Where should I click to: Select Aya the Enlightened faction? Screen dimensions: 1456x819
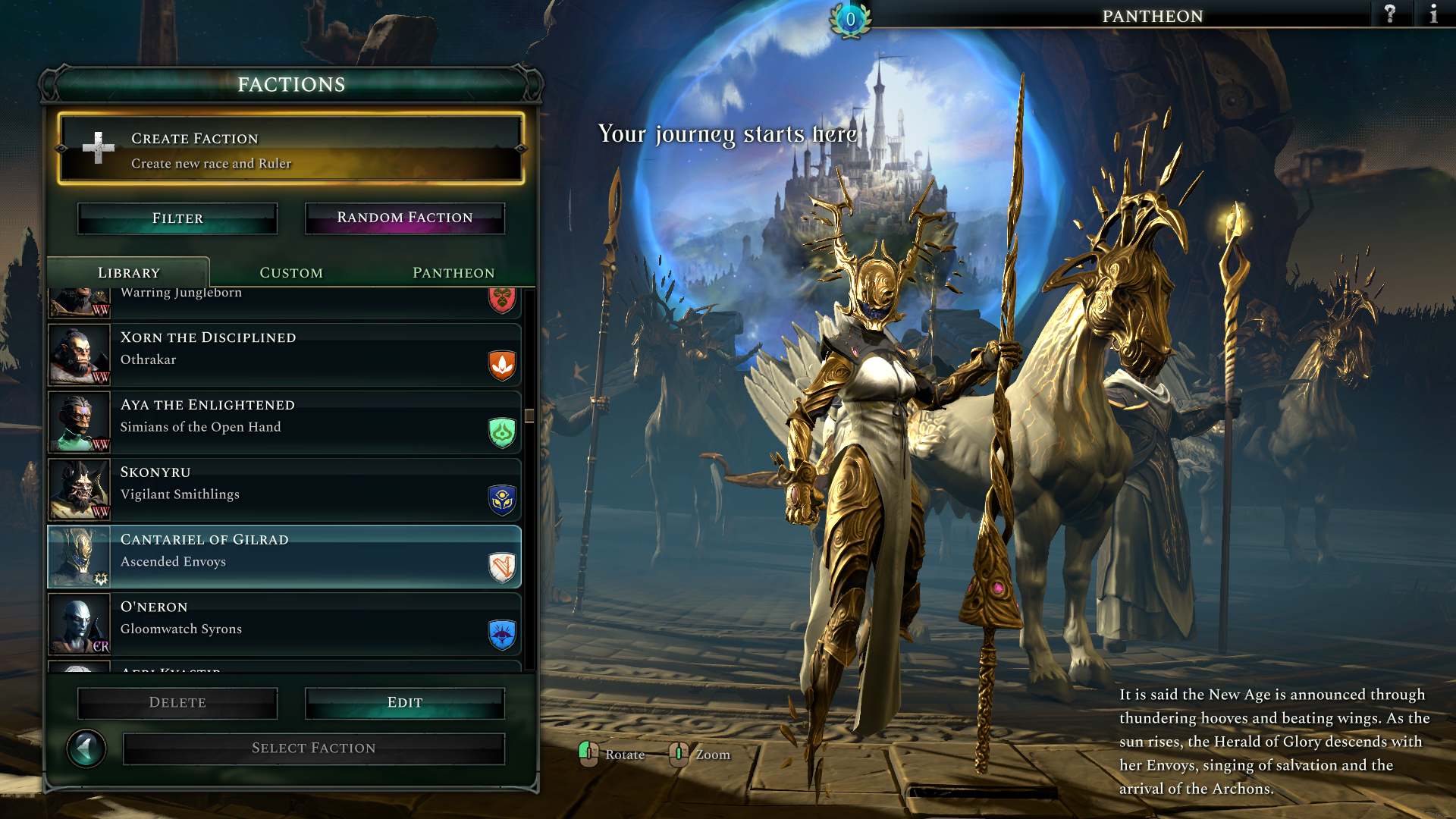coord(284,422)
